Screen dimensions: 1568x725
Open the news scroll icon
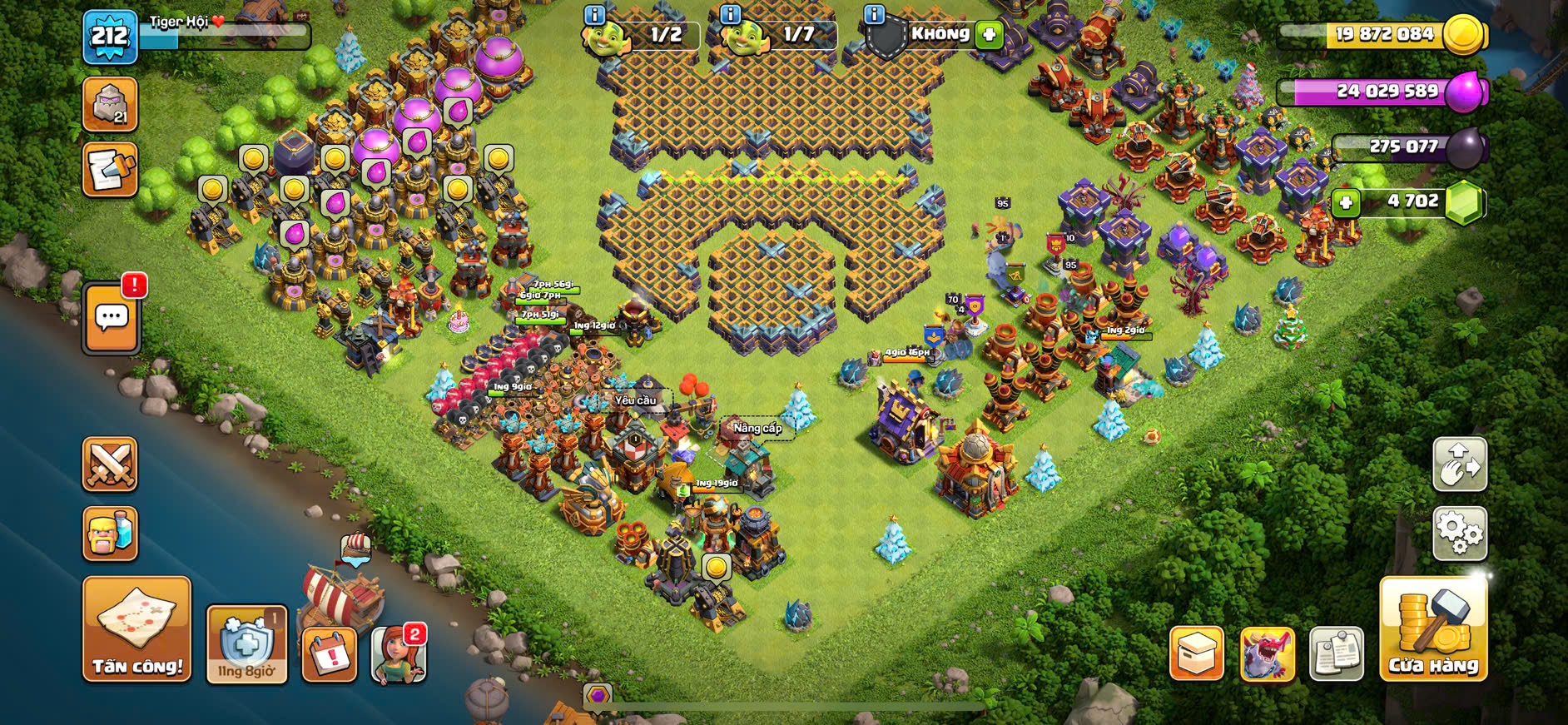(110, 170)
